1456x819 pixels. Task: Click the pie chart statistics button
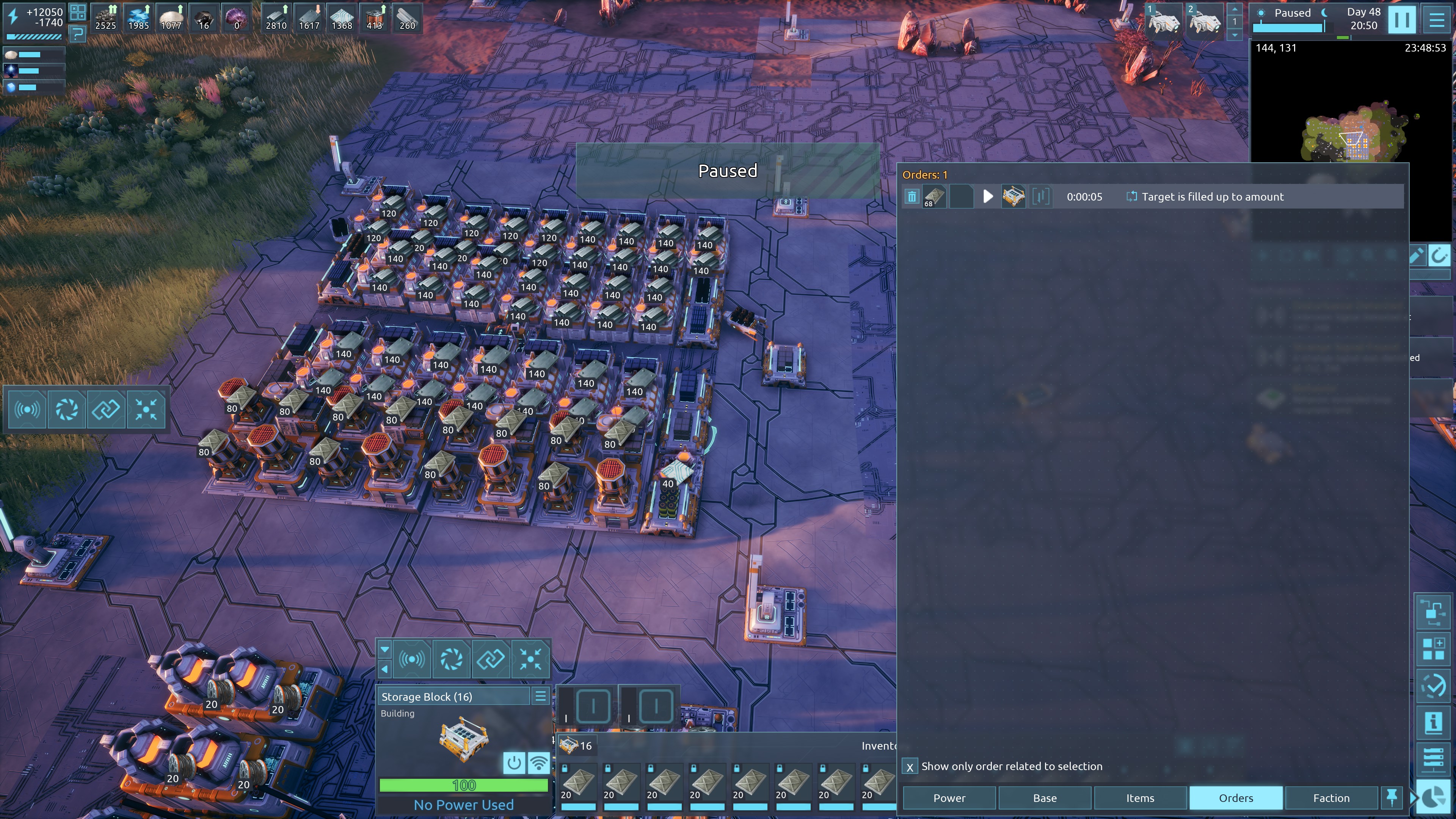1433,797
